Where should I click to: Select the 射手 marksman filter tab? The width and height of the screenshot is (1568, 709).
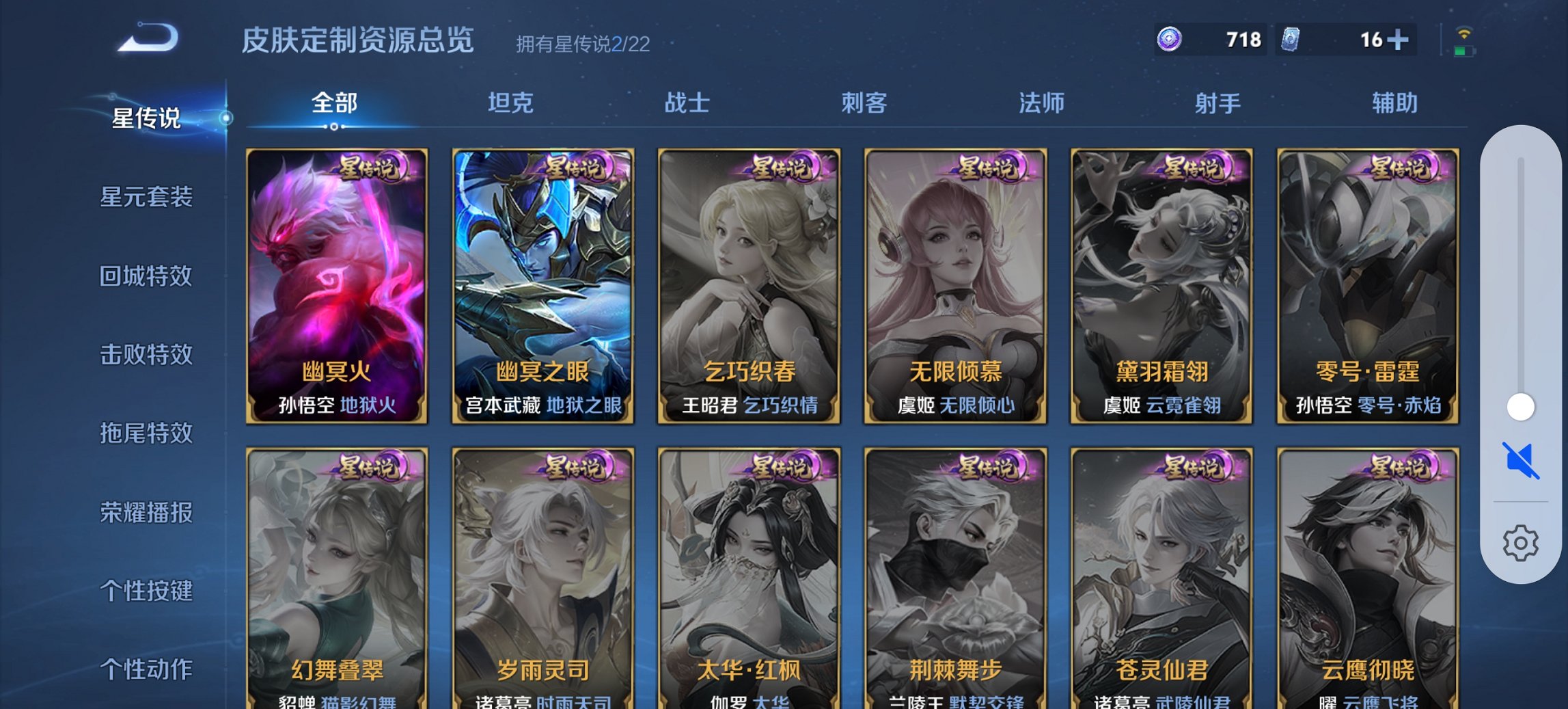point(1218,103)
